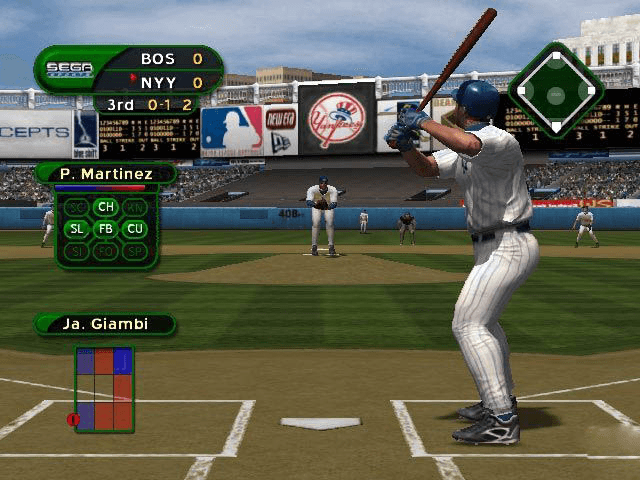Viewport: 640px width, 480px height.
Task: Select the FB fastball pitch
Action: [x=106, y=229]
